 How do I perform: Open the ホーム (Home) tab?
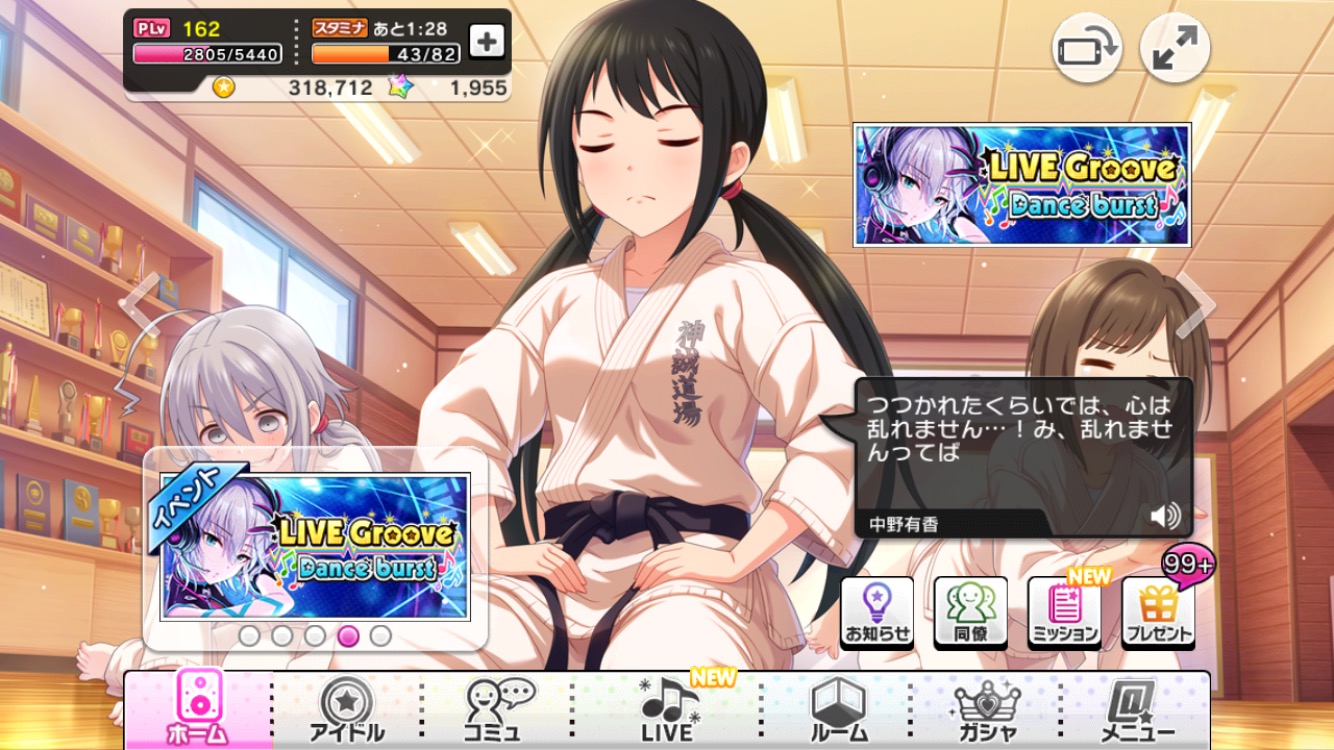point(198,709)
